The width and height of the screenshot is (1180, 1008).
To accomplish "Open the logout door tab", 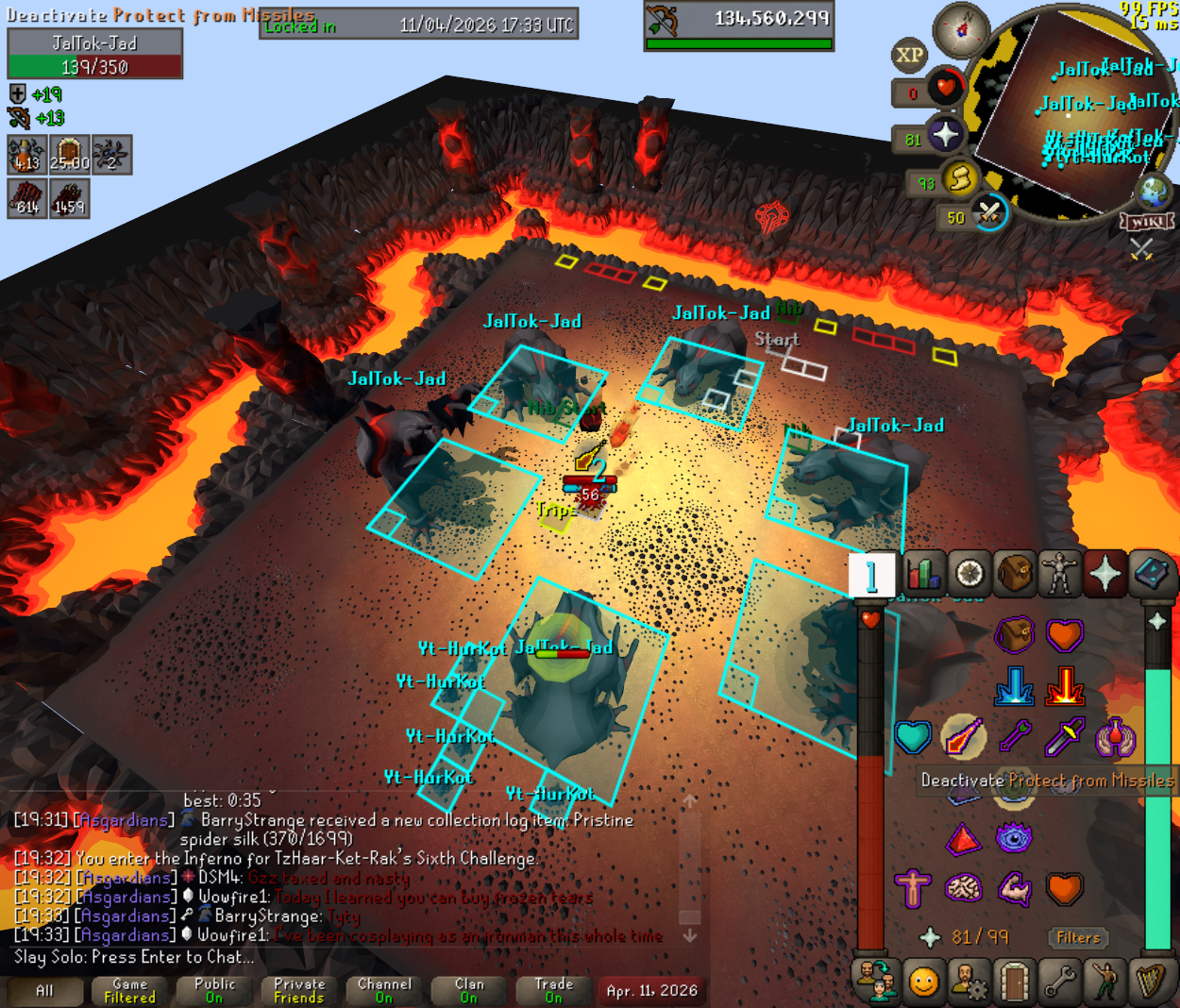I will tap(1014, 983).
